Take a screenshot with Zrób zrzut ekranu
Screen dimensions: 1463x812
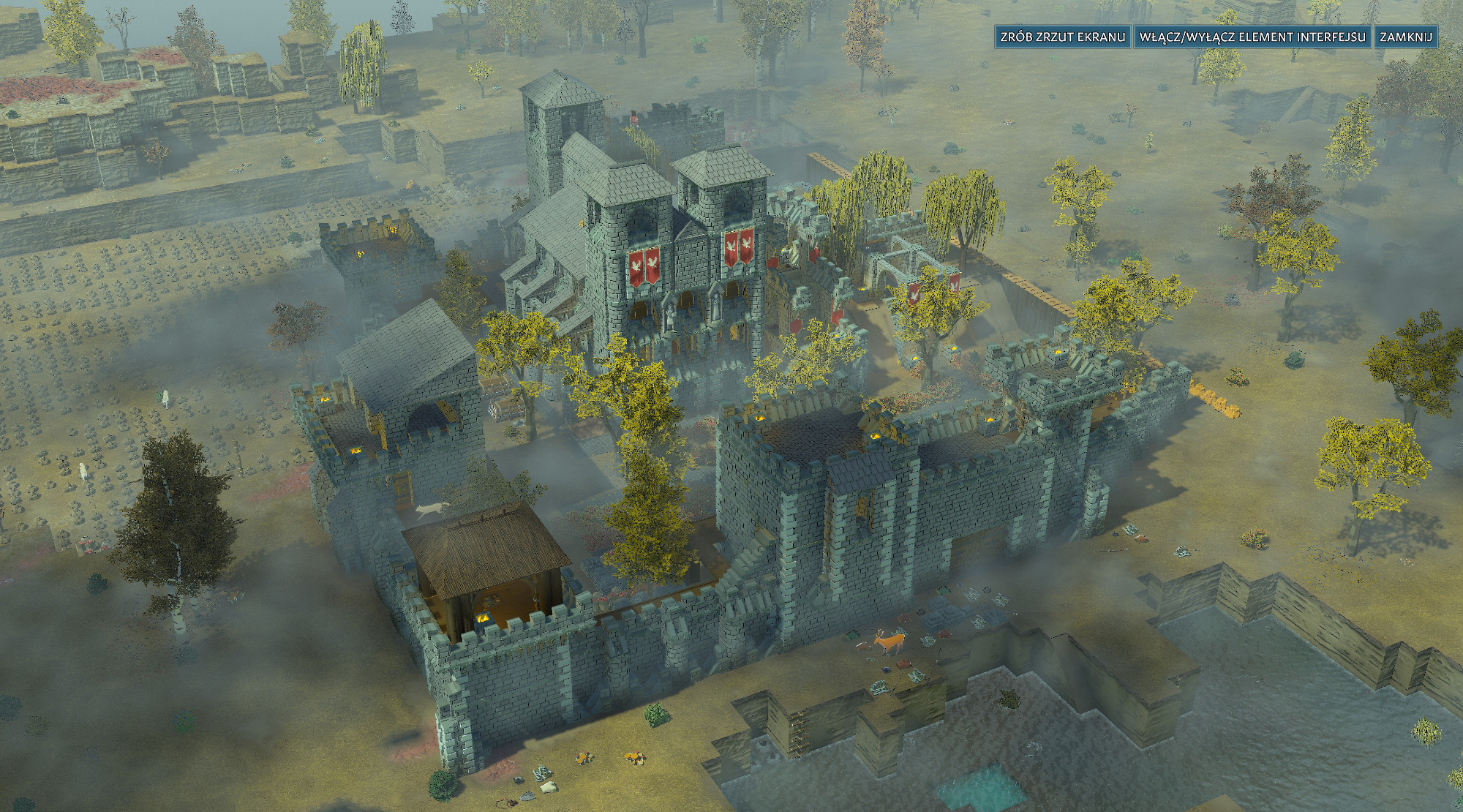(1062, 37)
